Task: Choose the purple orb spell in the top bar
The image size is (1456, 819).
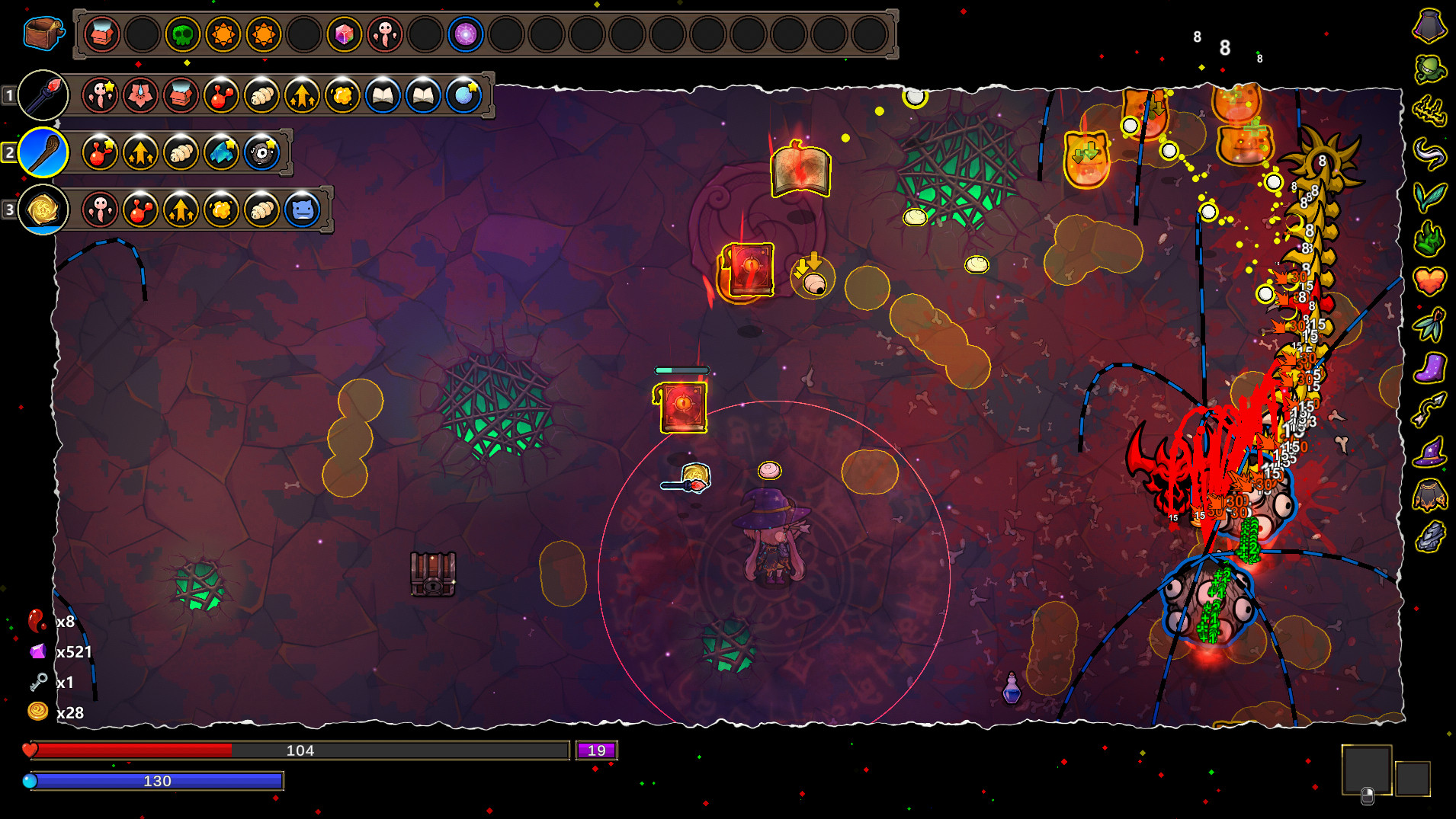Action: point(465,34)
